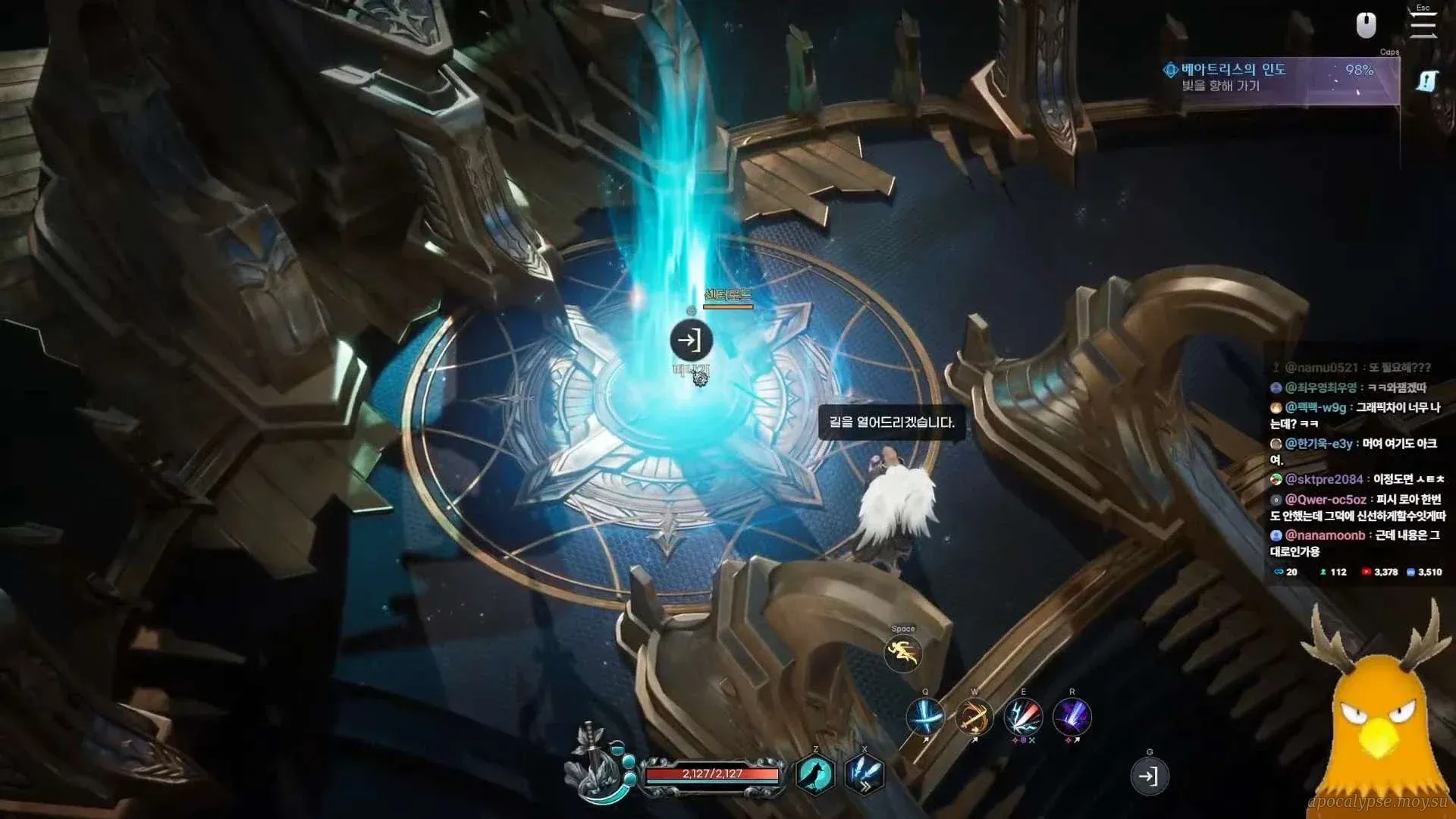This screenshot has height=819, width=1456.
Task: Click the sword and leaves class emblem
Action: pyautogui.click(x=599, y=766)
